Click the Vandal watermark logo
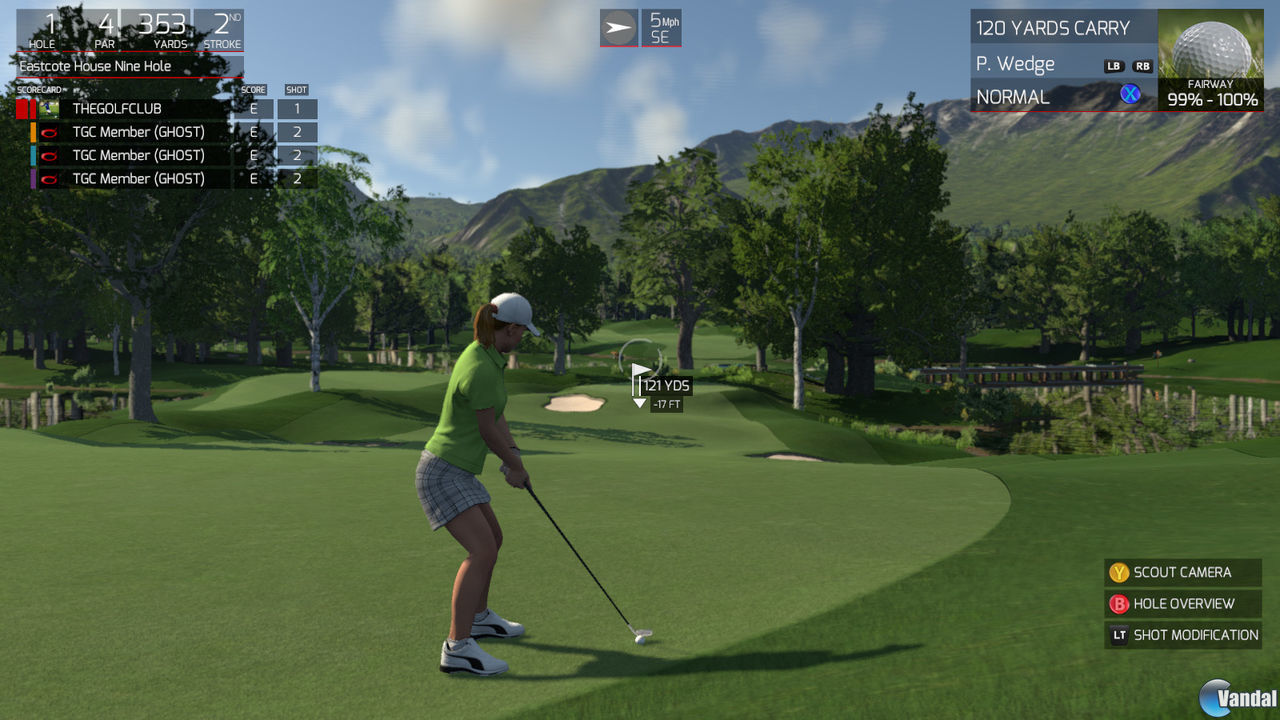The height and width of the screenshot is (720, 1280). [x=1236, y=696]
